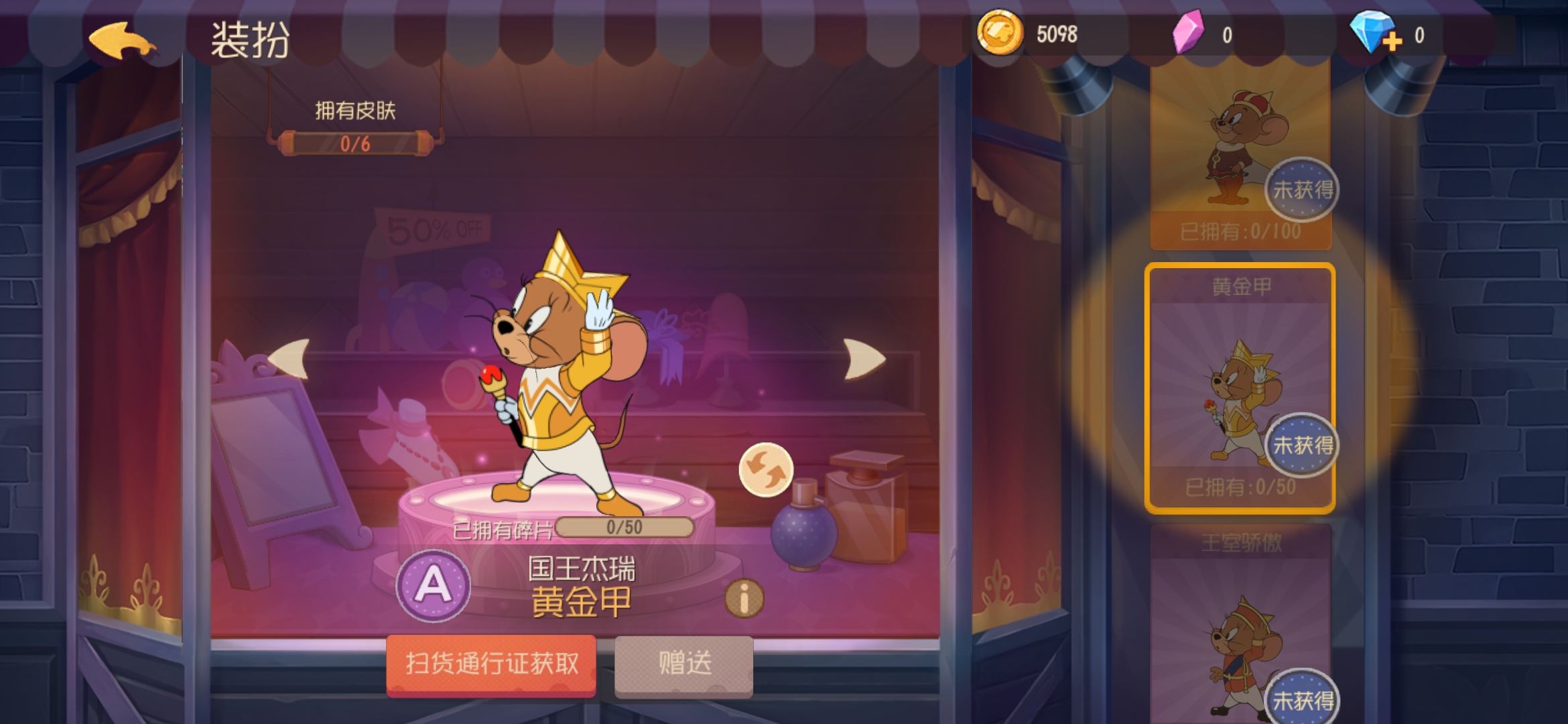Click the 未获得 badge on the top skin card

(1299, 190)
